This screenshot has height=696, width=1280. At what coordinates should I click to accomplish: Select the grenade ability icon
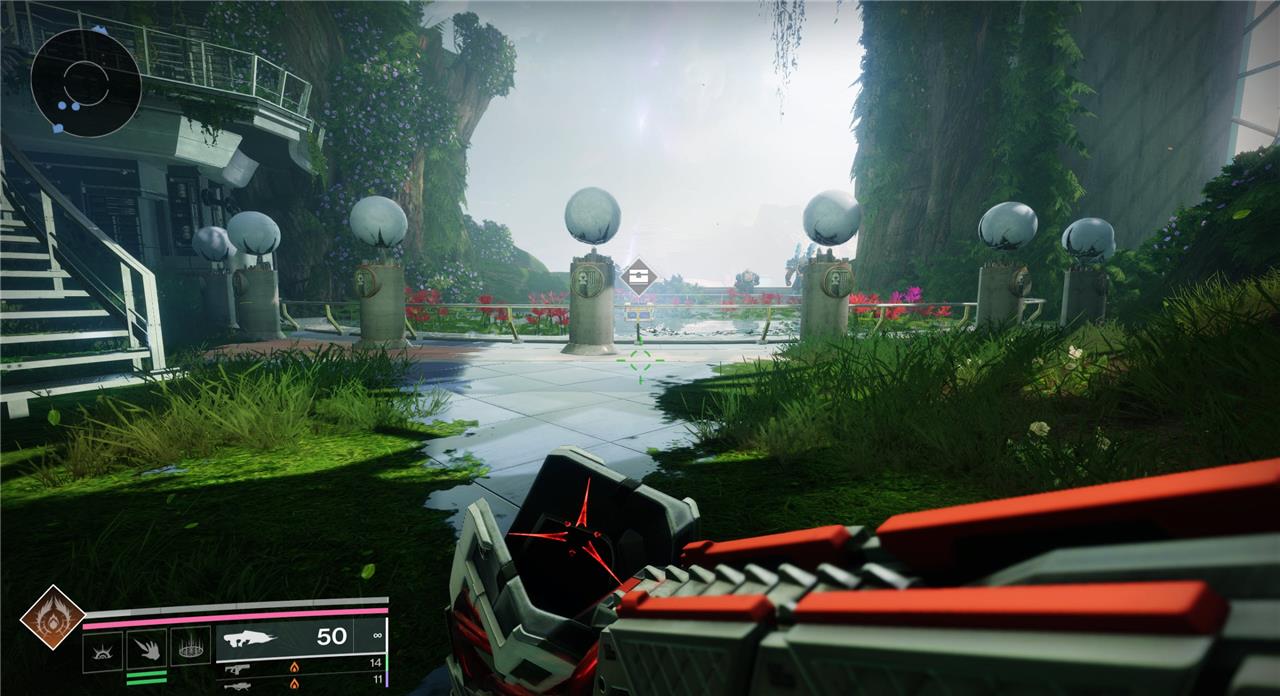pyautogui.click(x=102, y=650)
